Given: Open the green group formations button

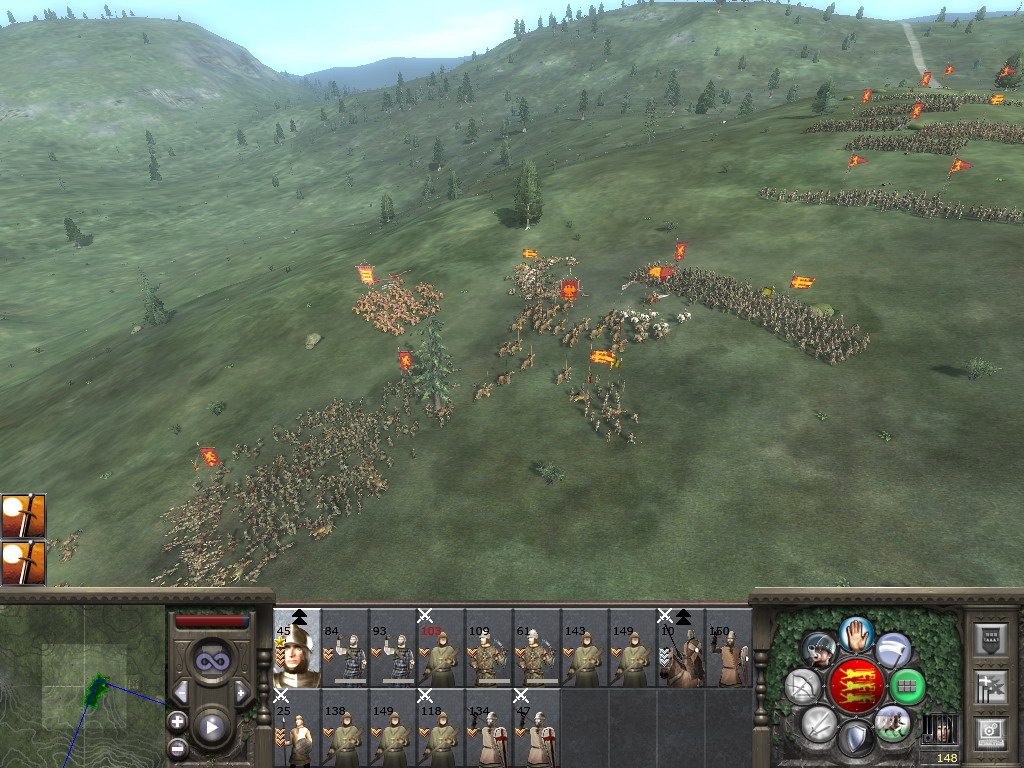Looking at the screenshot, I should click(x=907, y=686).
